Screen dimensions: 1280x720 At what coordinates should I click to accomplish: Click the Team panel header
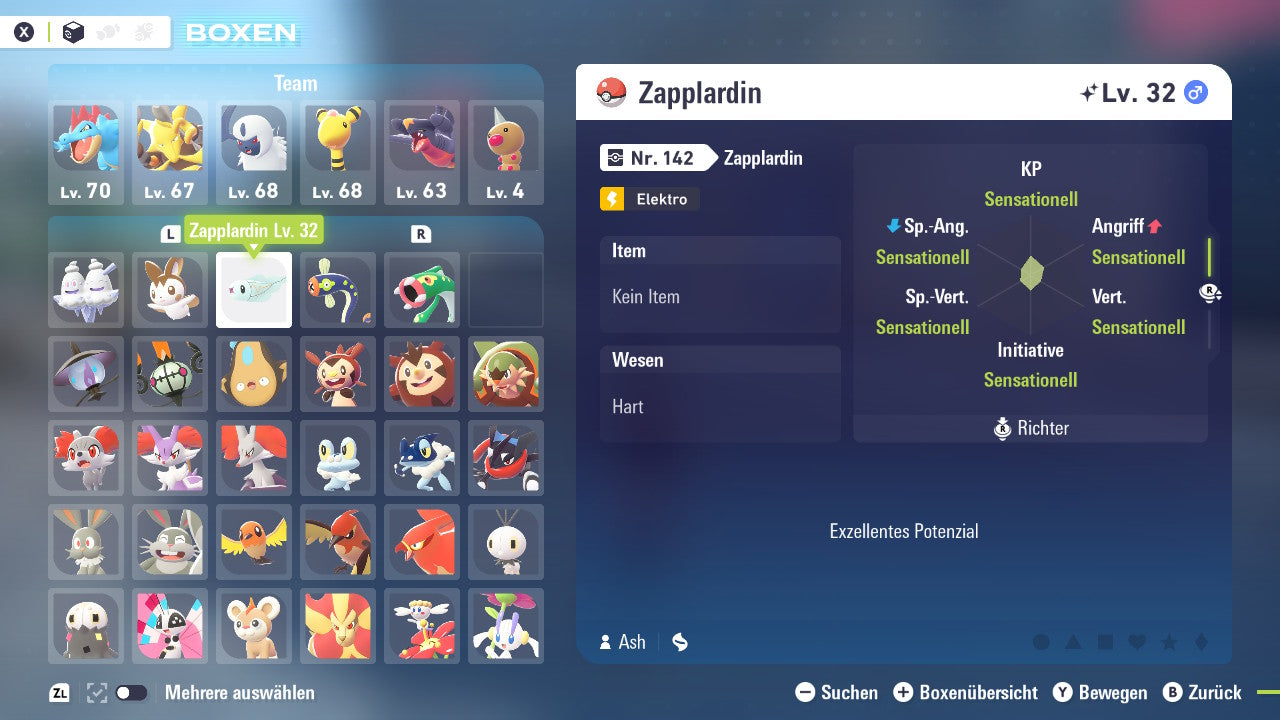296,83
